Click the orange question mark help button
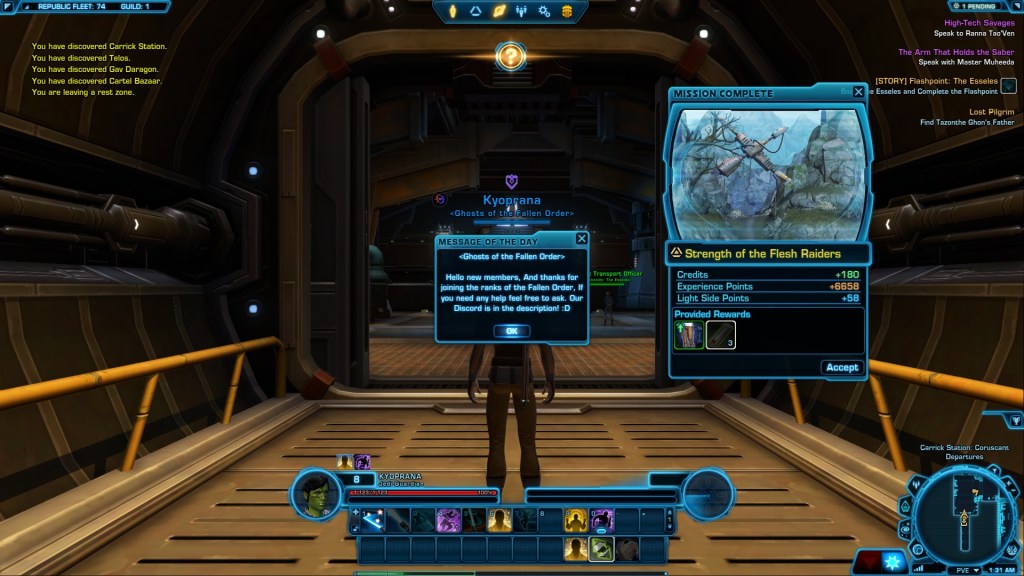The image size is (1024, 576). click(510, 55)
